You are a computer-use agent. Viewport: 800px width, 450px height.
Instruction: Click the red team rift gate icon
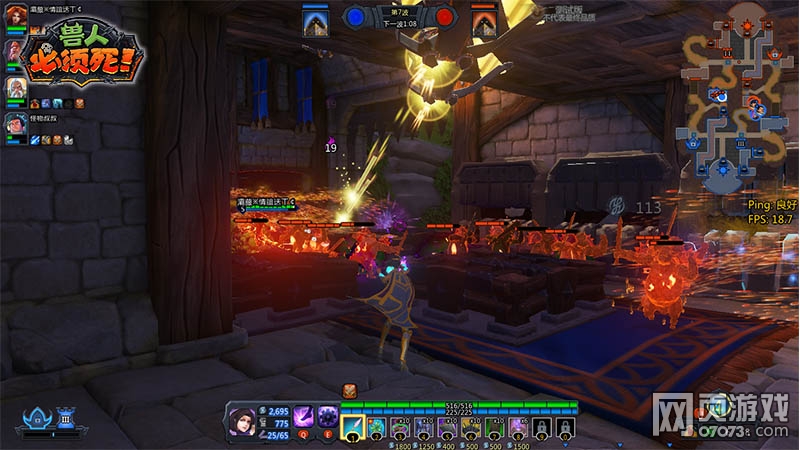point(484,22)
